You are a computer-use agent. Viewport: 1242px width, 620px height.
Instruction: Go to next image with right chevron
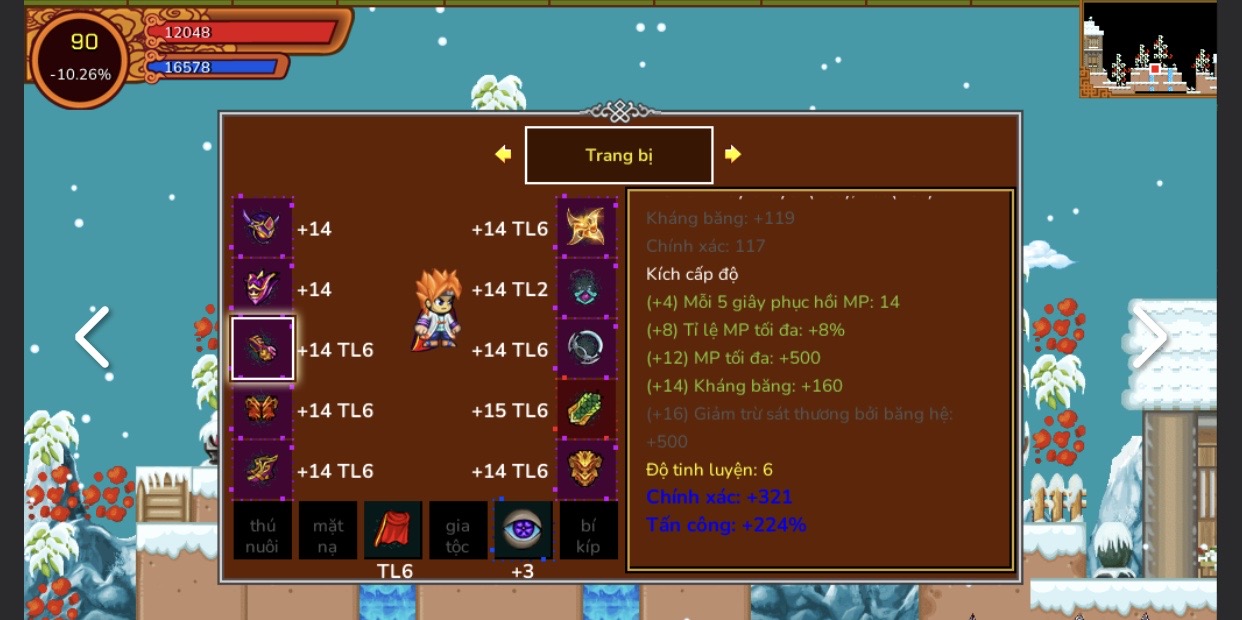(1149, 337)
